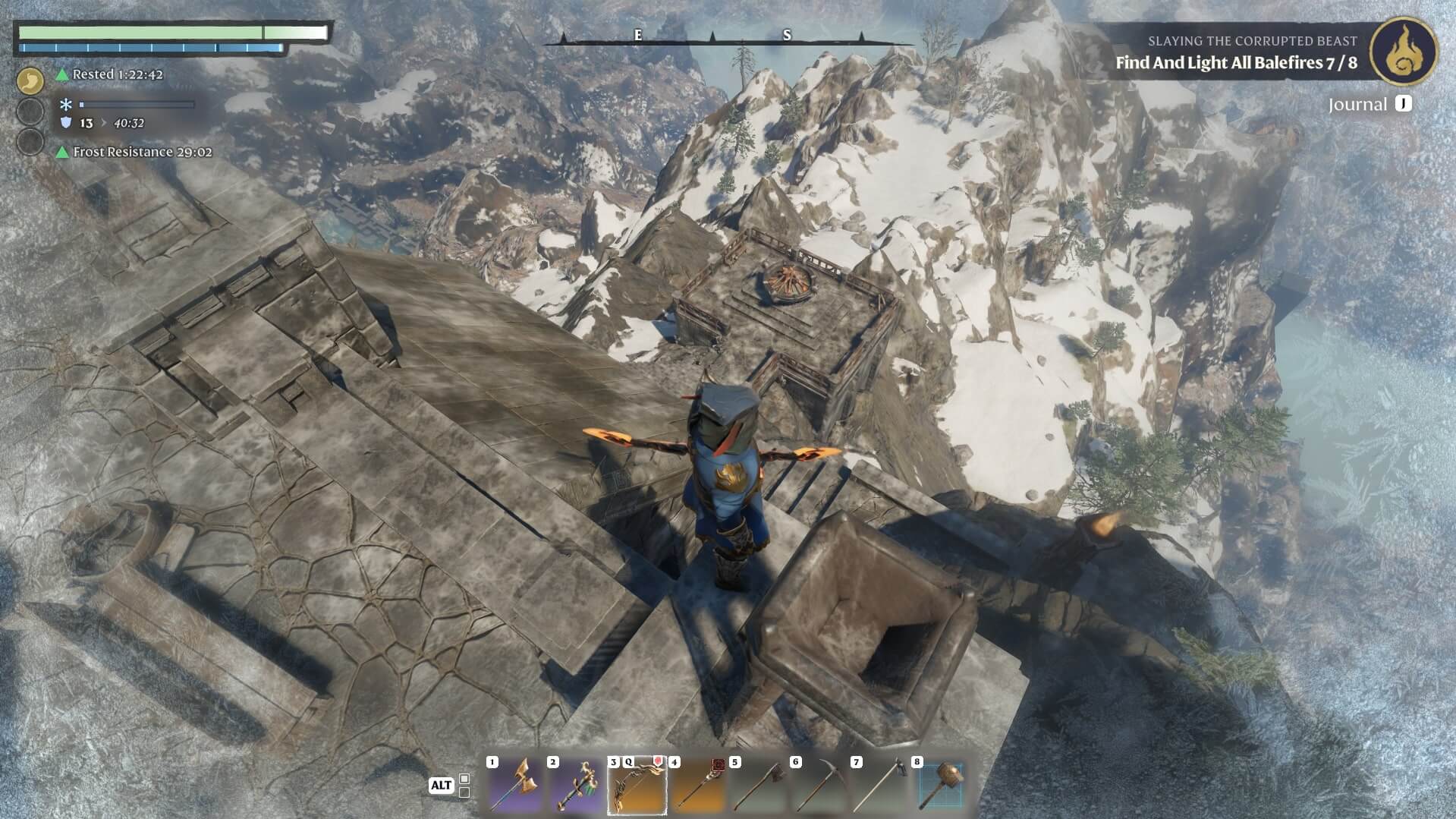Select the ornate gold wand in slot 2
The height and width of the screenshot is (819, 1456).
[x=575, y=786]
